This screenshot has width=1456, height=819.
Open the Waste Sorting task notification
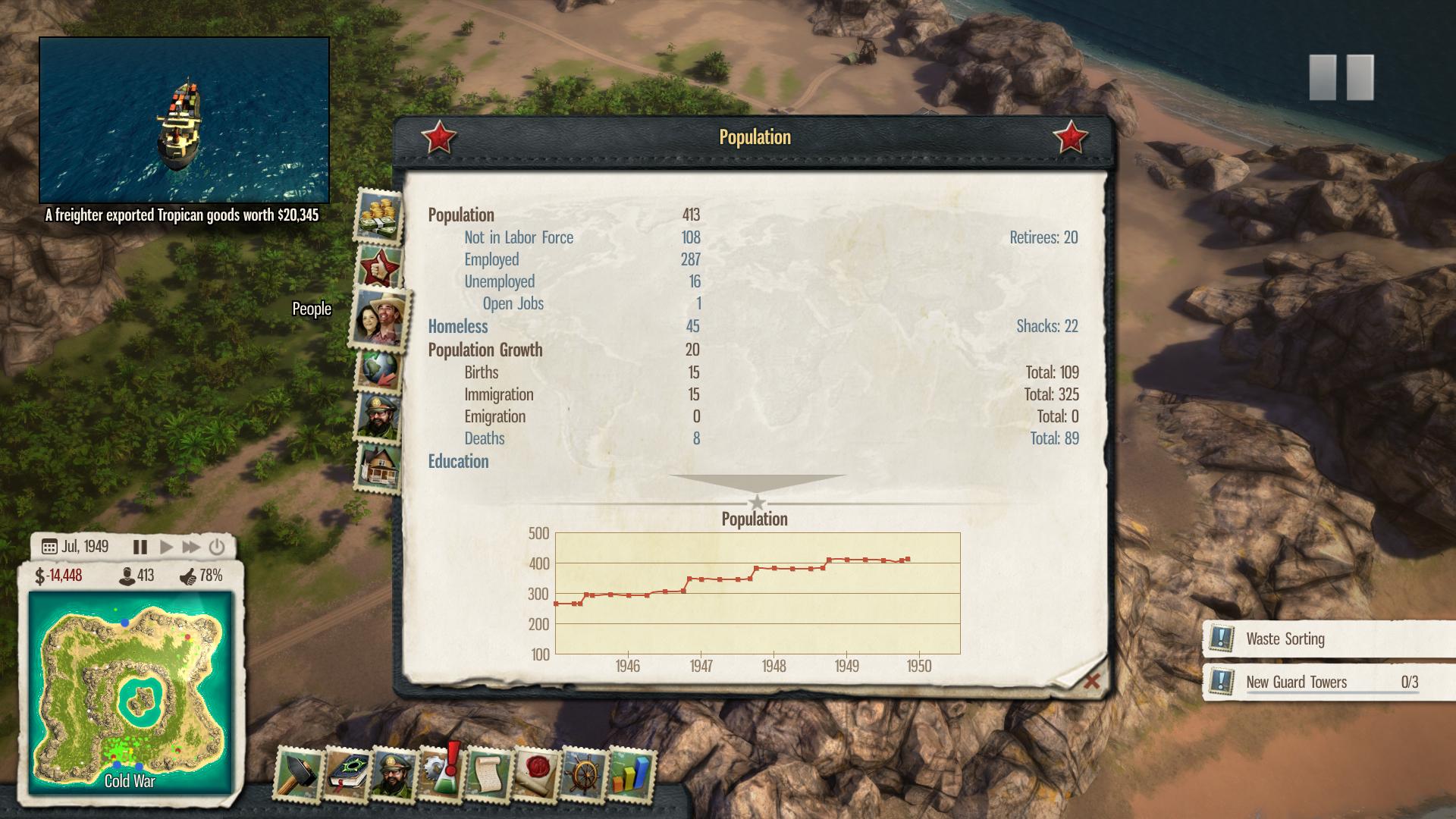[x=1285, y=639]
